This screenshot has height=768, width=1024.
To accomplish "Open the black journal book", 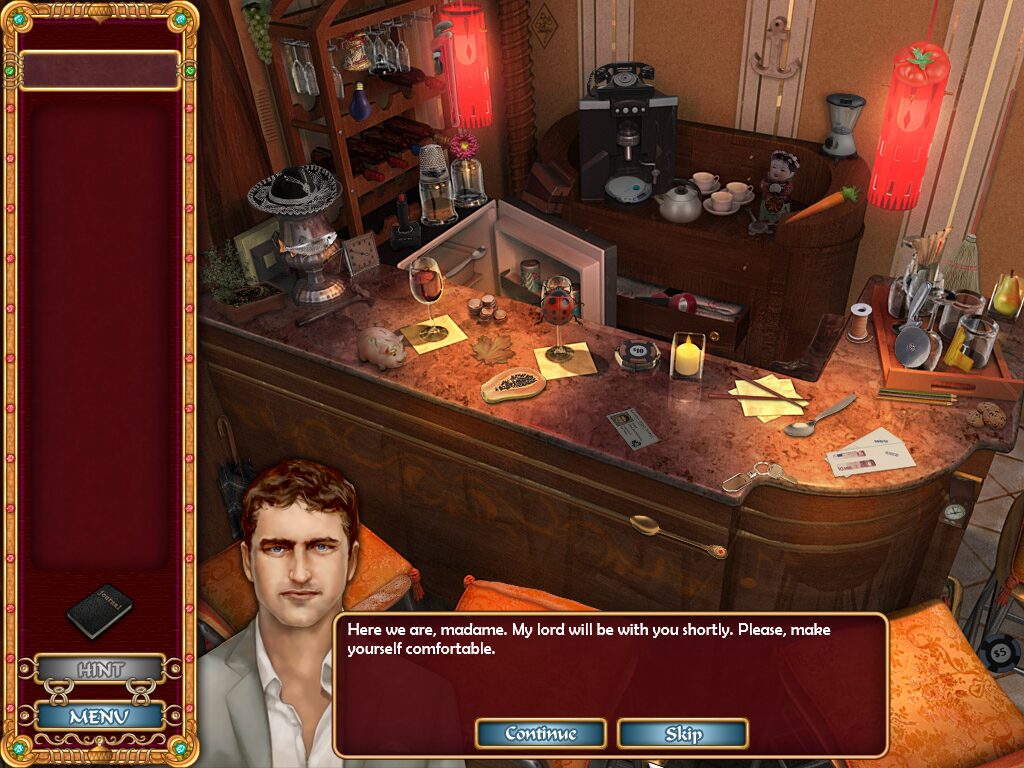I will pos(99,609).
